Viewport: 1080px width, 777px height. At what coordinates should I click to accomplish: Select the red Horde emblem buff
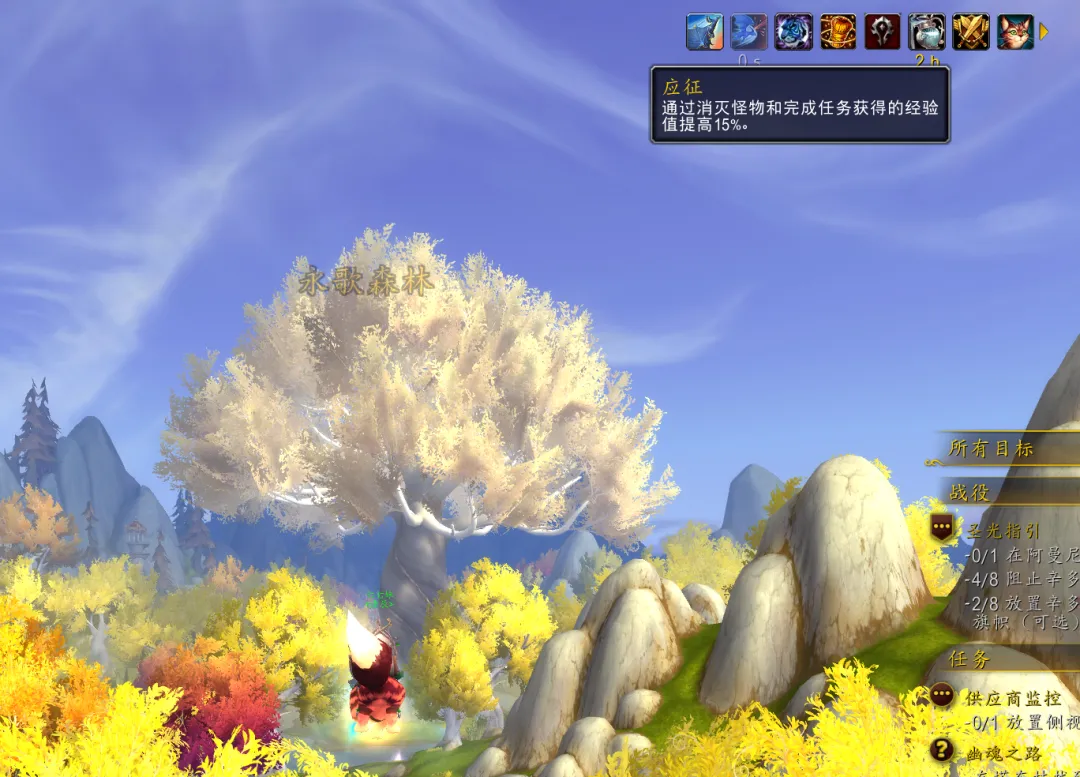882,32
